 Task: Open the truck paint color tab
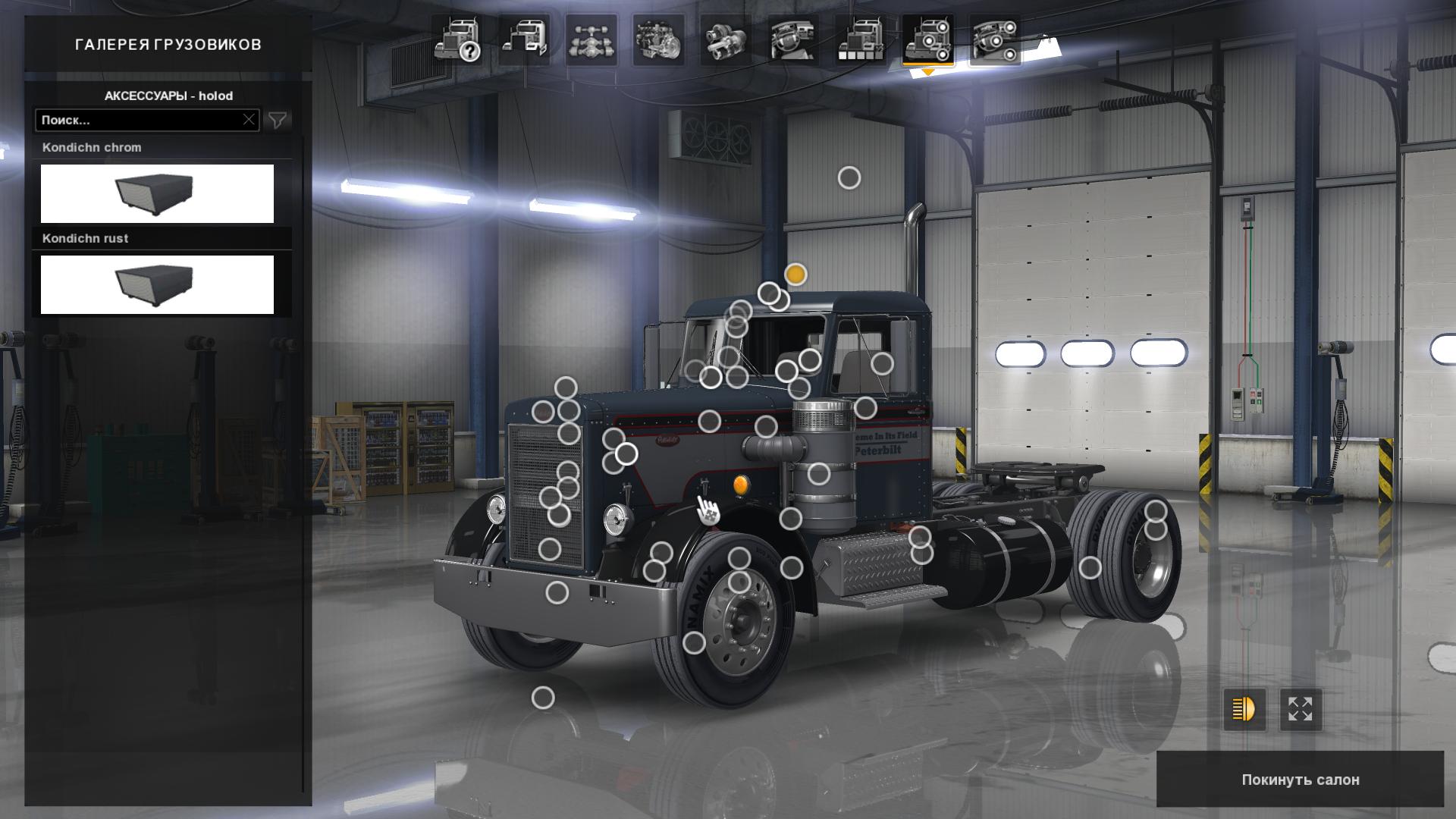860,40
